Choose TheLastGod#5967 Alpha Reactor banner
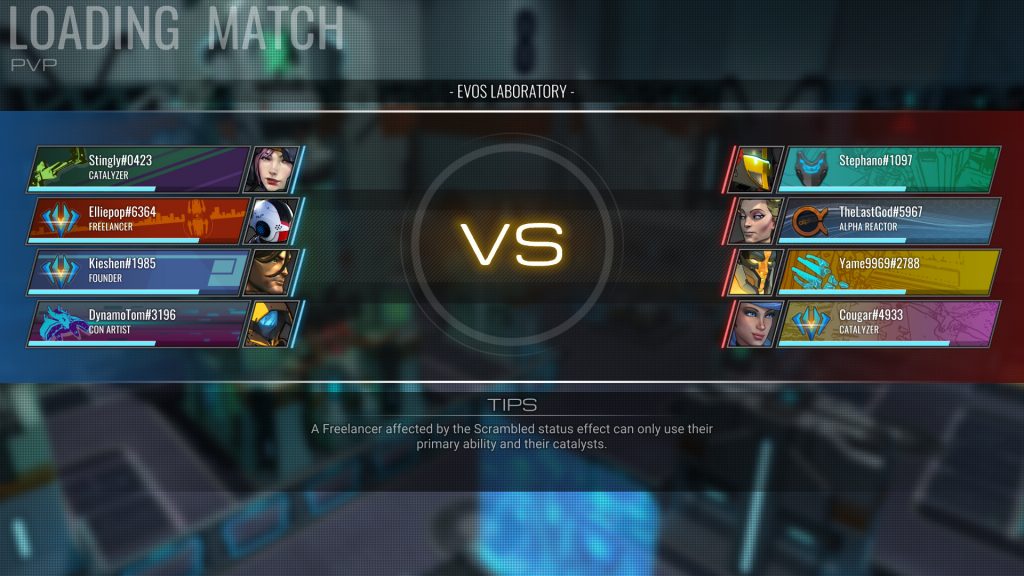Viewport: 1024px width, 576px height. (x=889, y=221)
